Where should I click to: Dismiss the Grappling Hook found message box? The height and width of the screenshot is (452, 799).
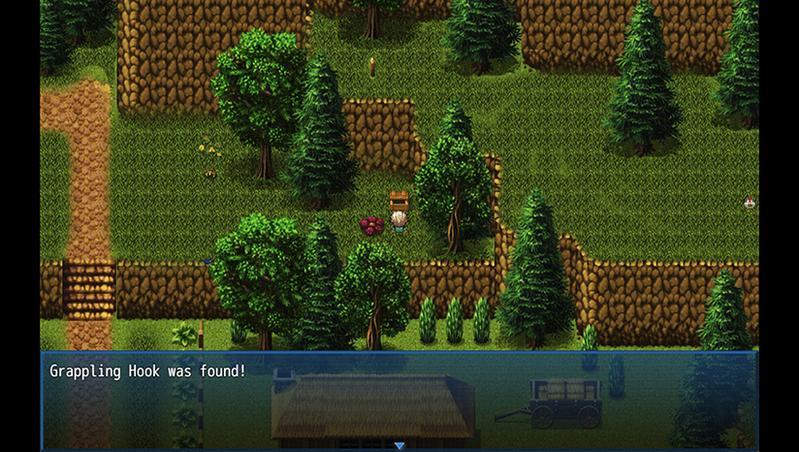click(399, 400)
